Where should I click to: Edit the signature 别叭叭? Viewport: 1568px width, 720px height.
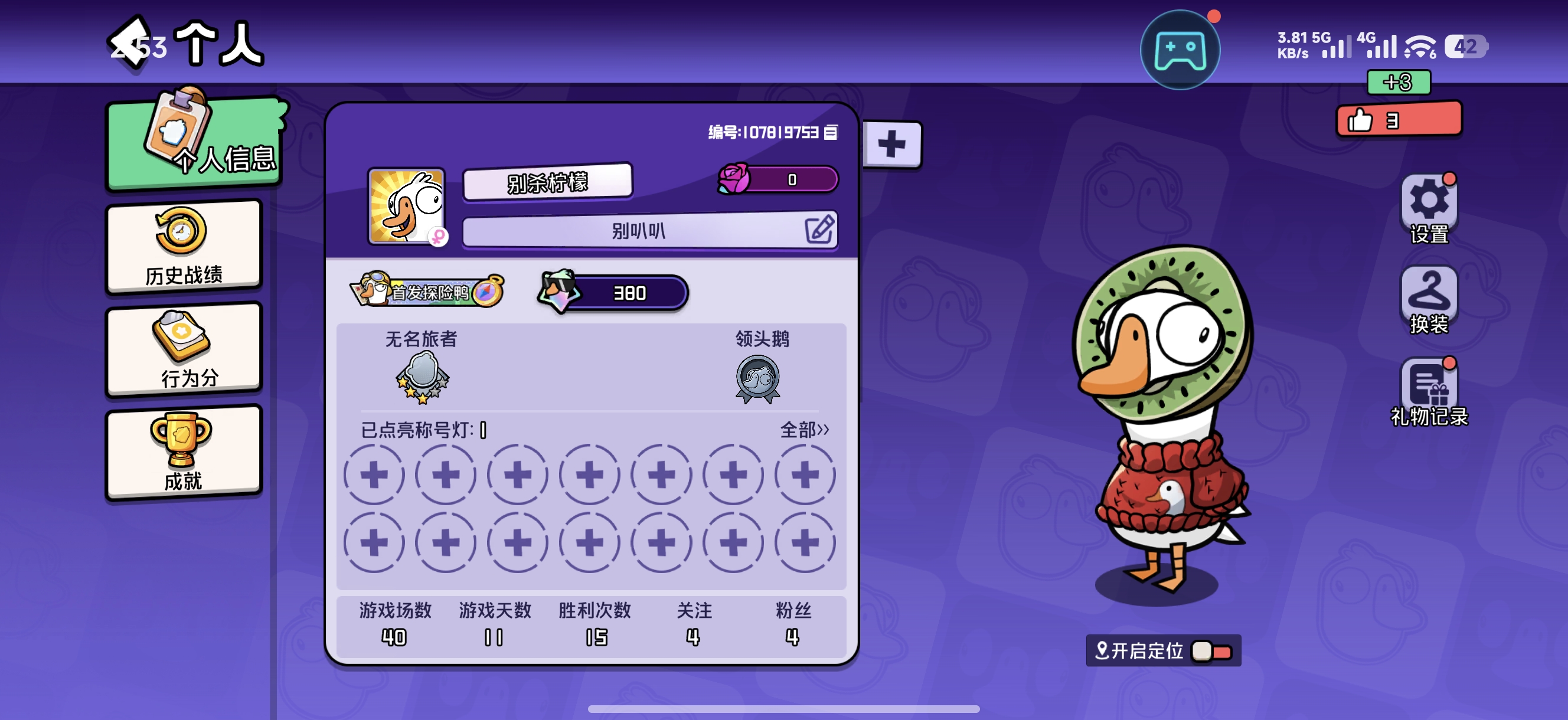tap(819, 230)
